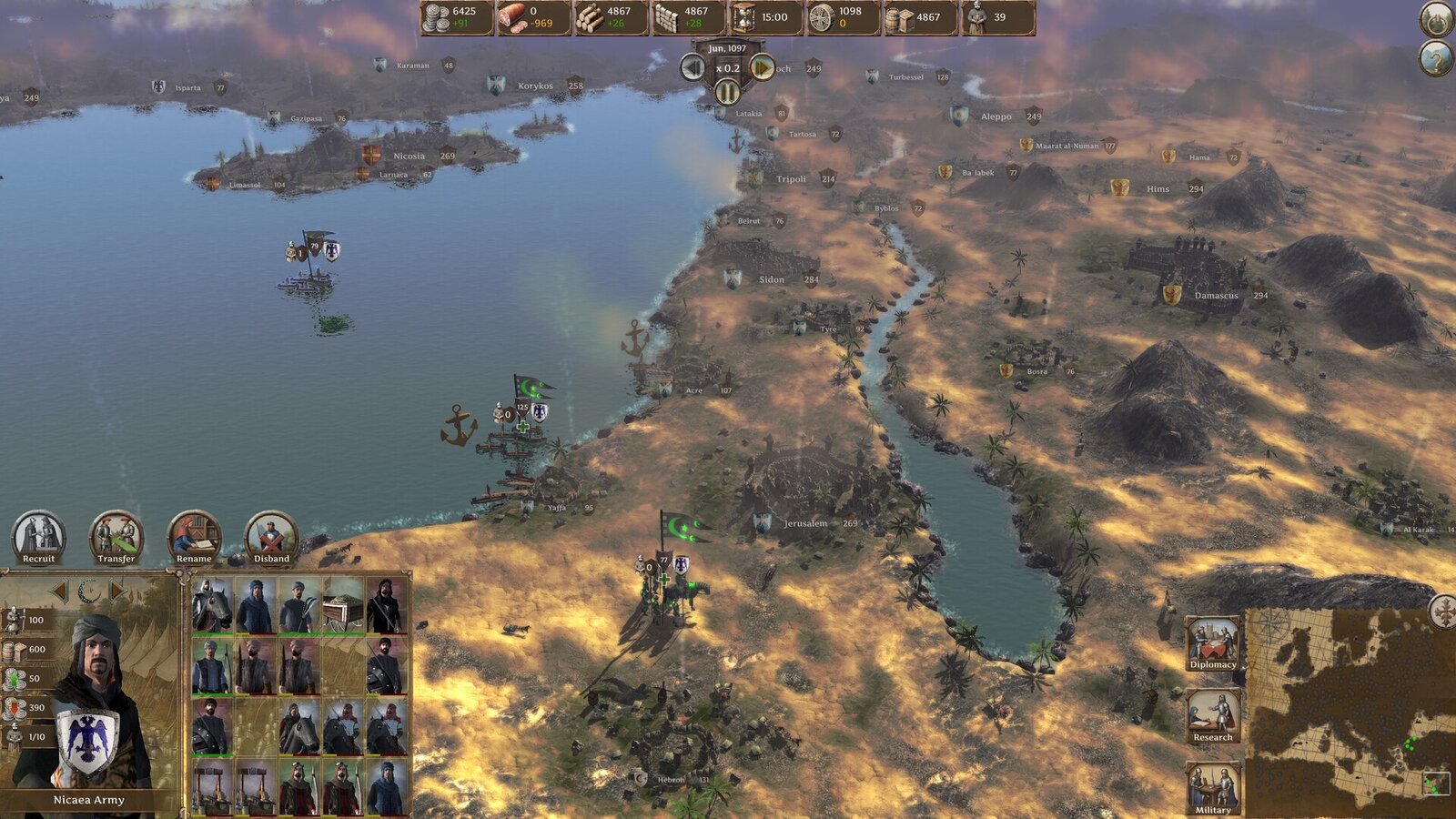Click the wood resource icon showing 4867

(588, 15)
